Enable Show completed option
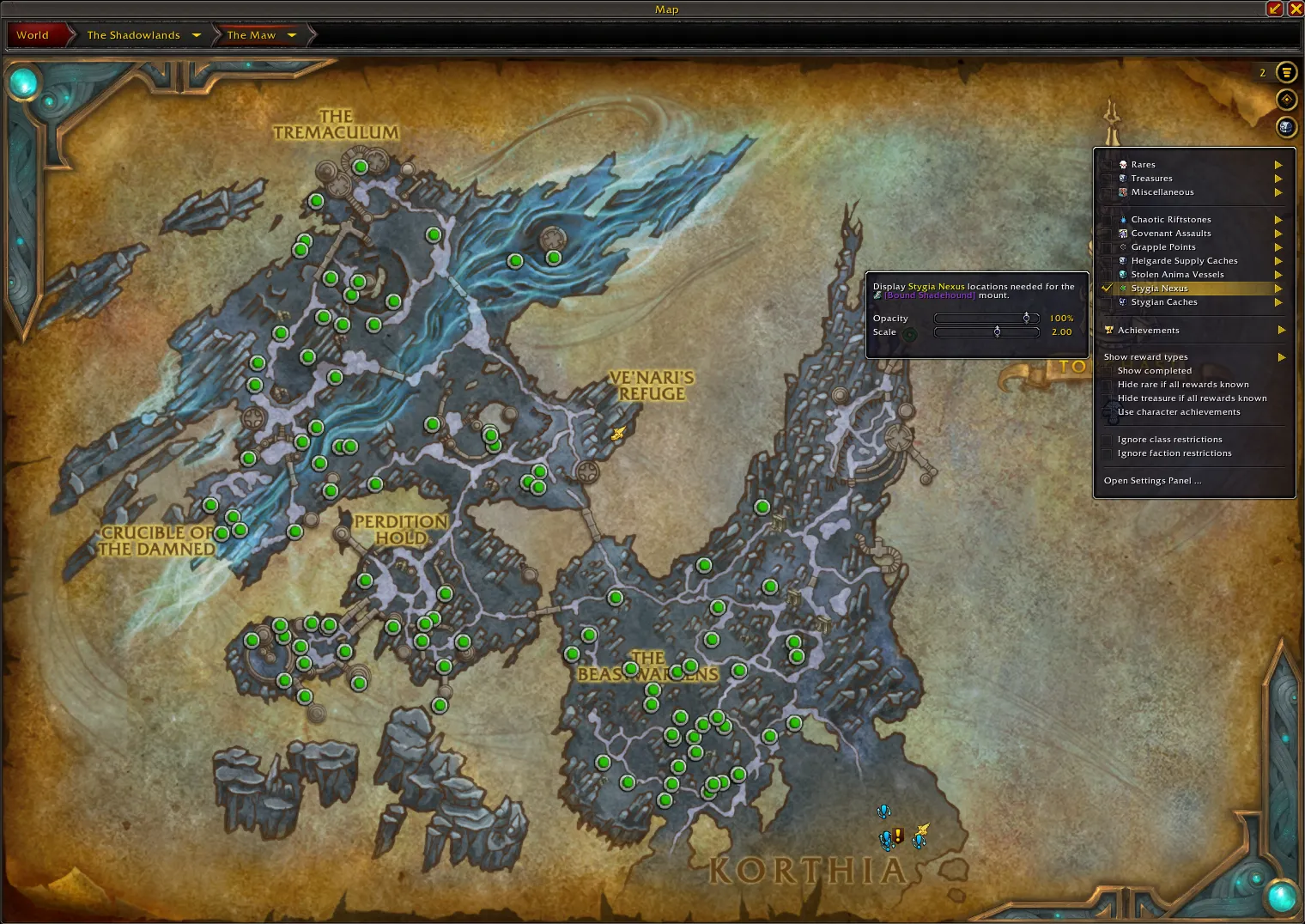The height and width of the screenshot is (924, 1305). point(1154,371)
